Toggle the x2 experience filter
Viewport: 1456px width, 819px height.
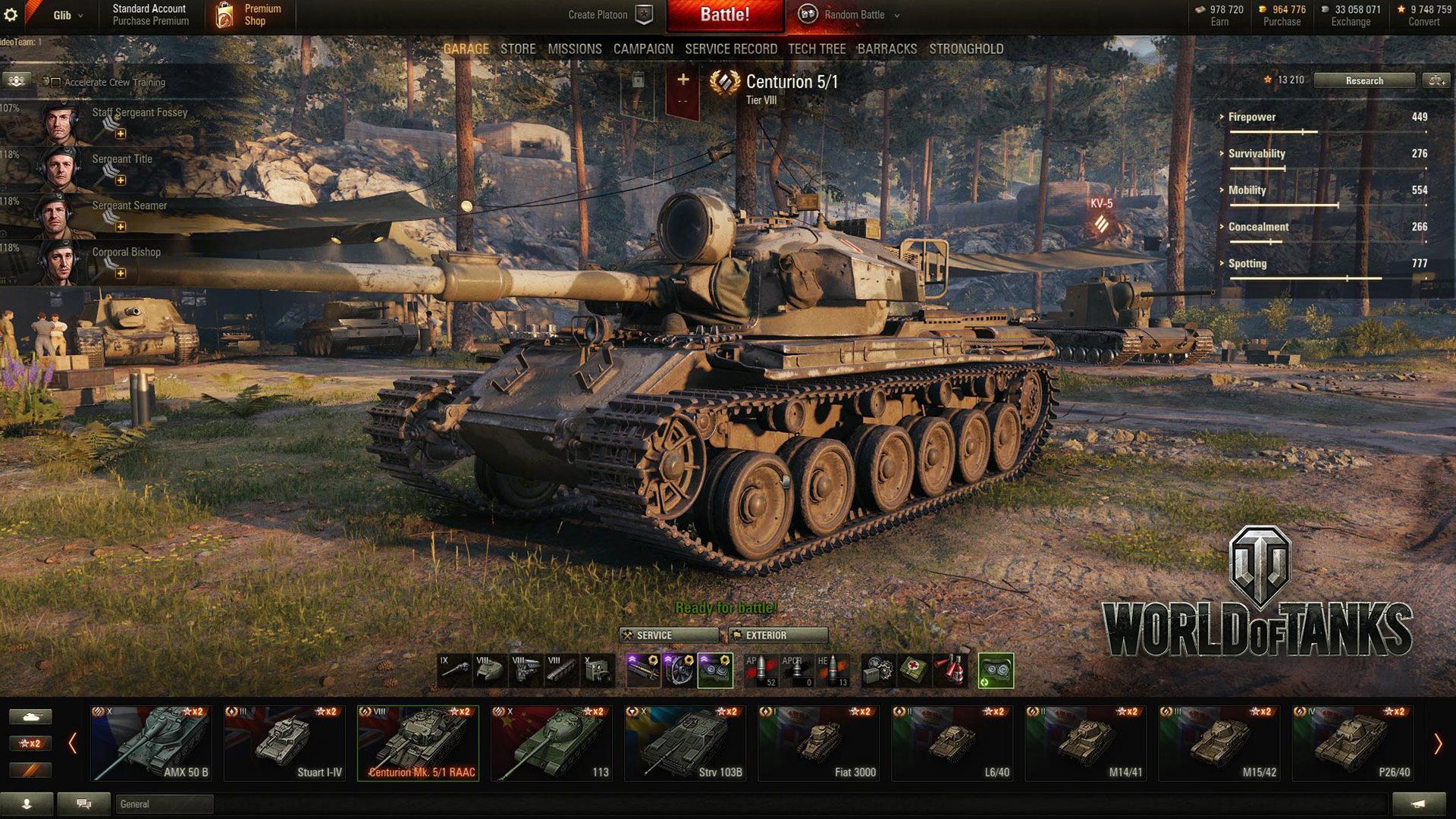[30, 742]
